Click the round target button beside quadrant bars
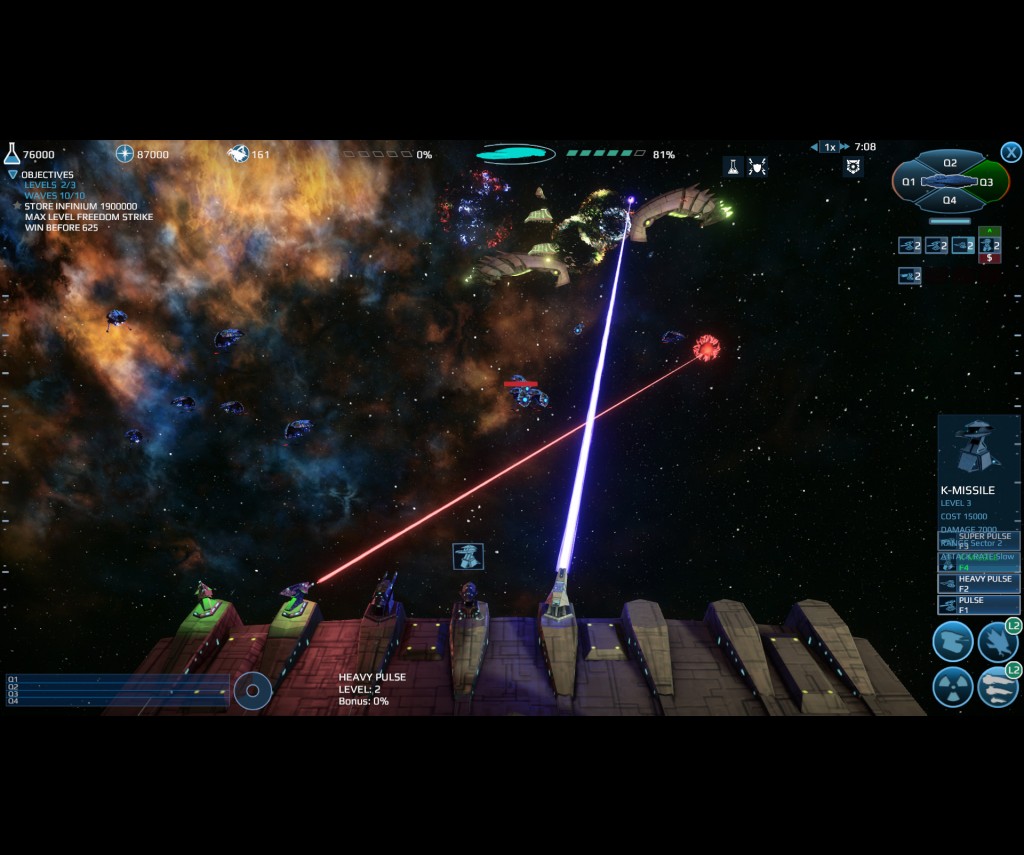The width and height of the screenshot is (1024, 855). click(252, 691)
